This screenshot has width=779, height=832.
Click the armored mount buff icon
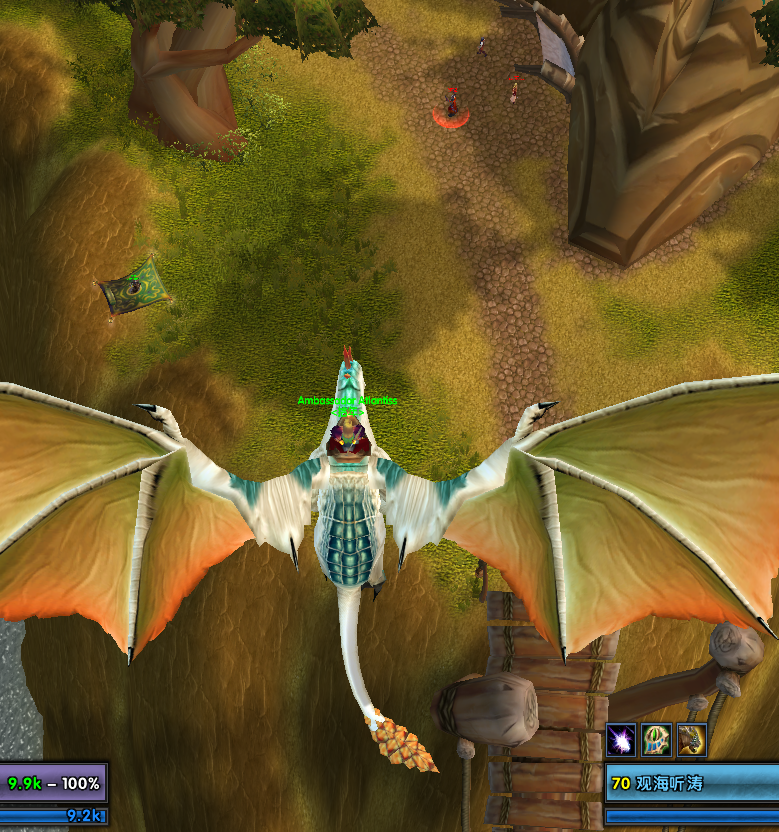point(692,740)
